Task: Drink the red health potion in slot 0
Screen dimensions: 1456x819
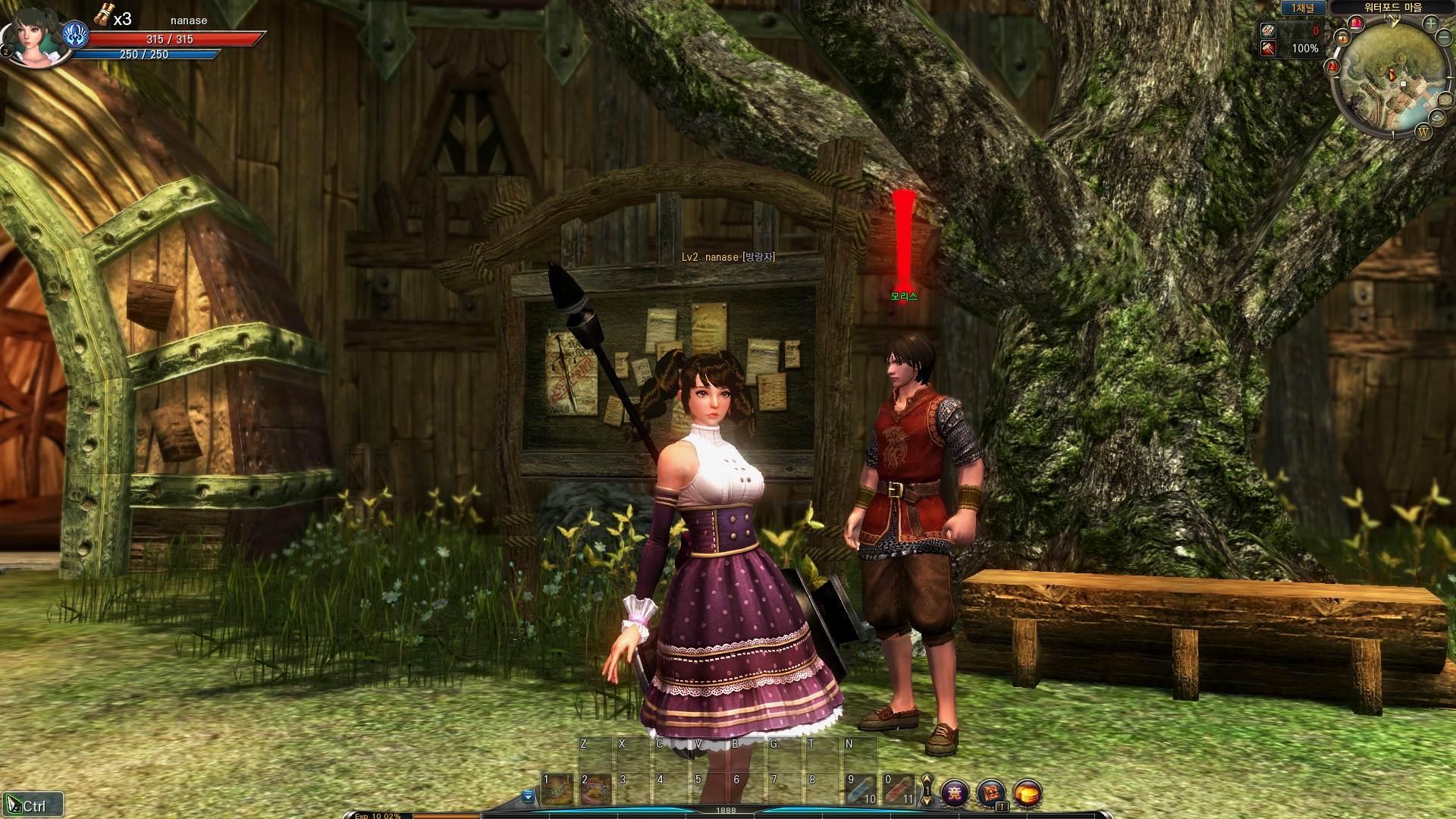Action: [x=899, y=790]
